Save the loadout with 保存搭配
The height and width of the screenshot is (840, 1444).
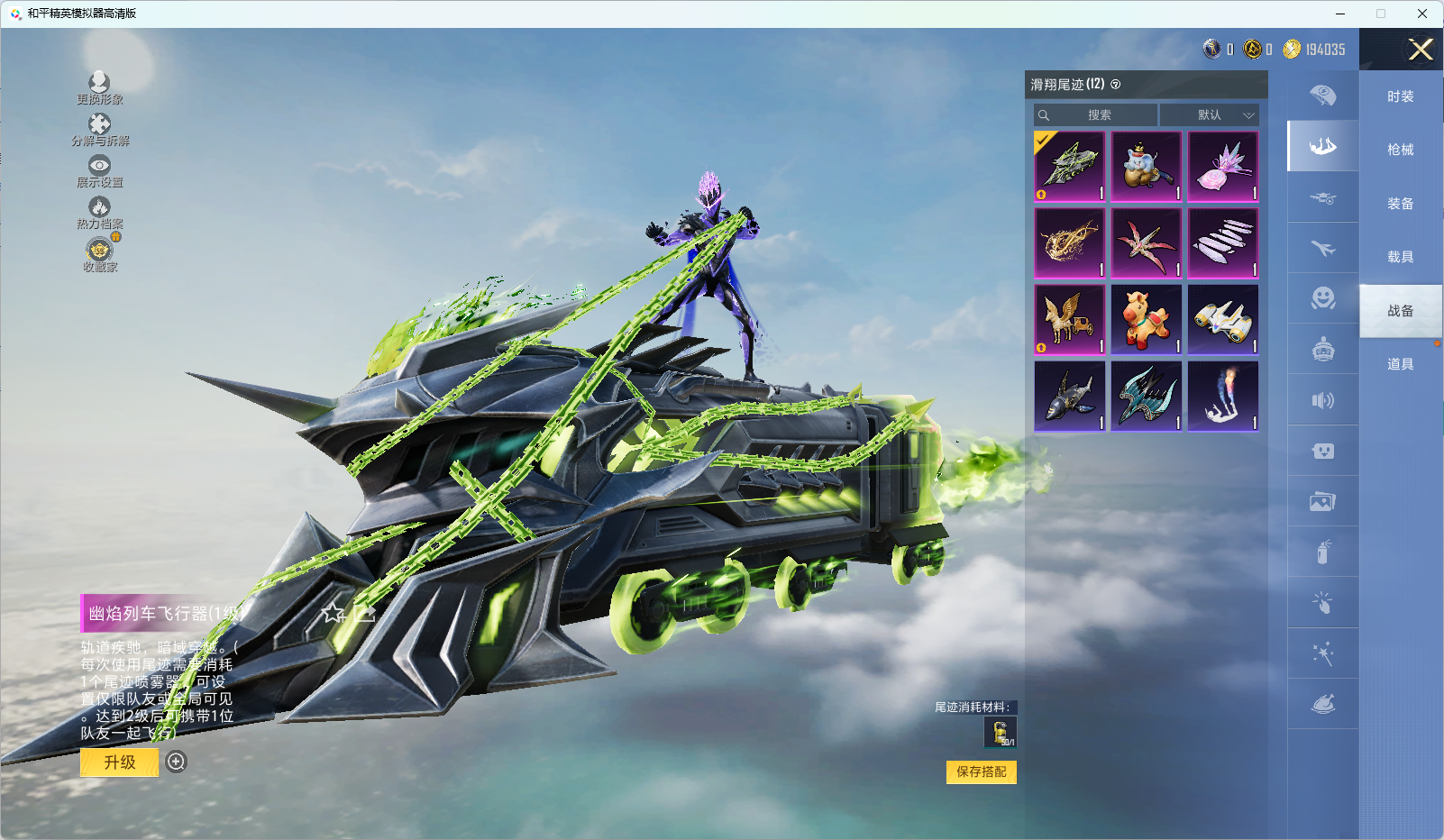click(x=981, y=772)
